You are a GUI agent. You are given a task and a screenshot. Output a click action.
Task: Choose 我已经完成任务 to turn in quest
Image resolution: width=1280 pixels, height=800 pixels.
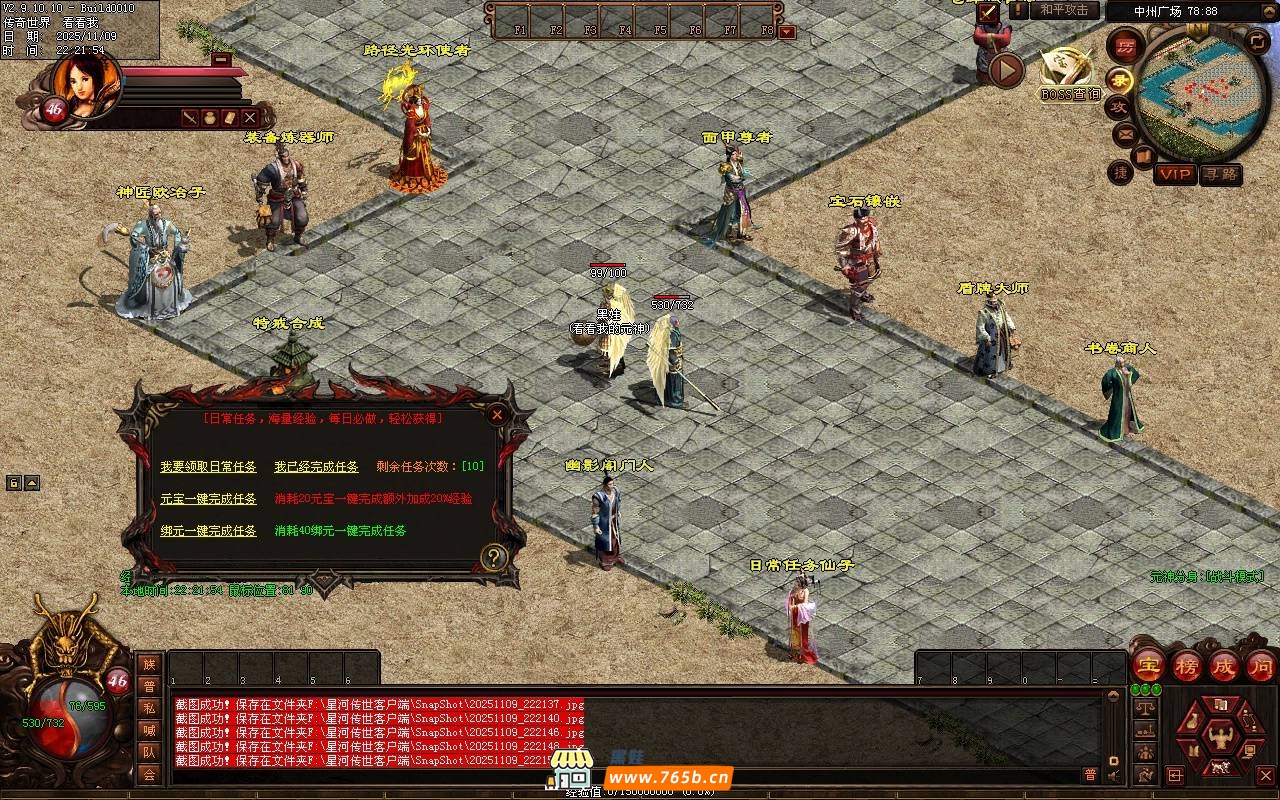tap(316, 467)
